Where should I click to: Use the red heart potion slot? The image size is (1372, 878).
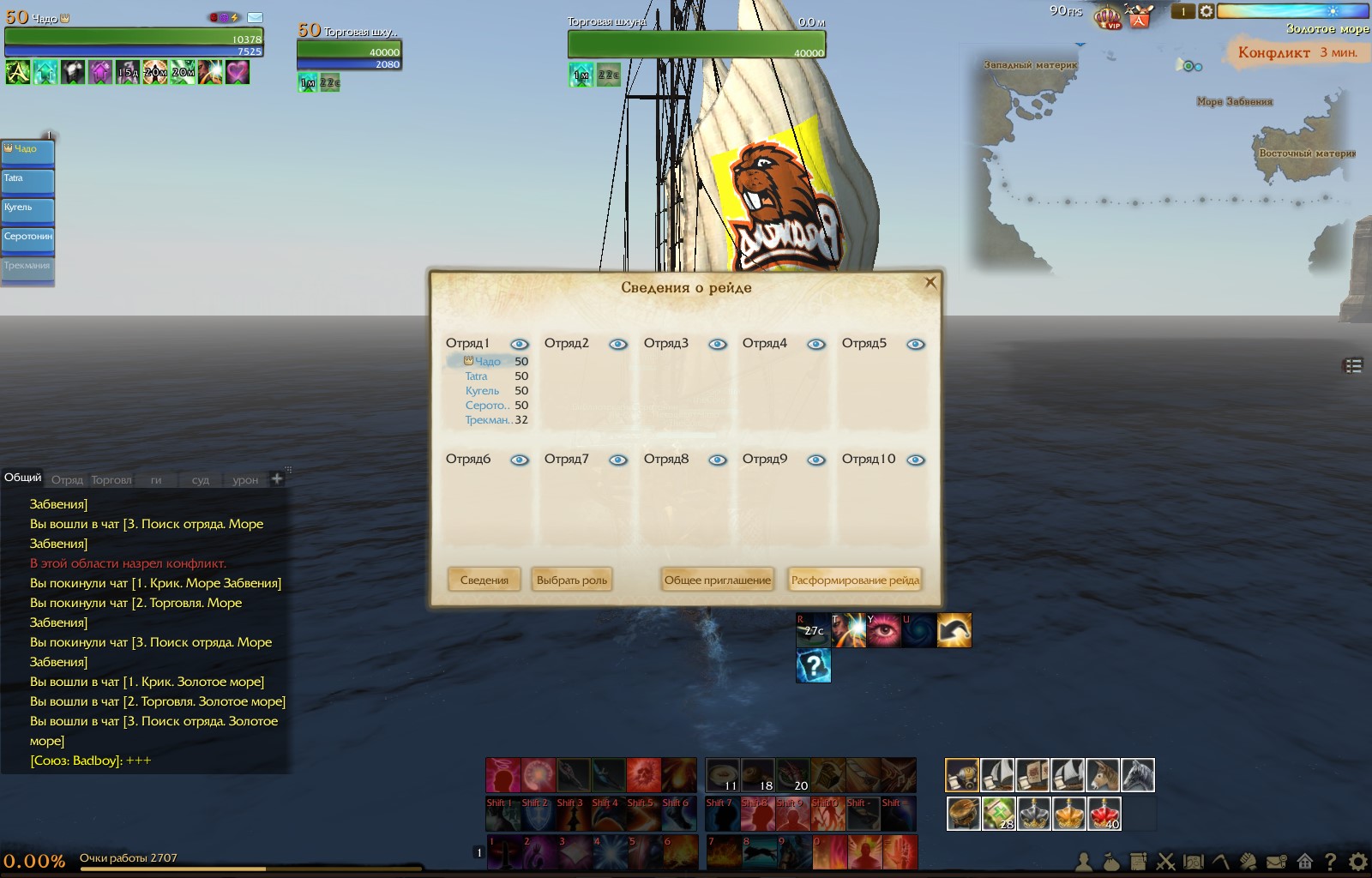(1104, 813)
